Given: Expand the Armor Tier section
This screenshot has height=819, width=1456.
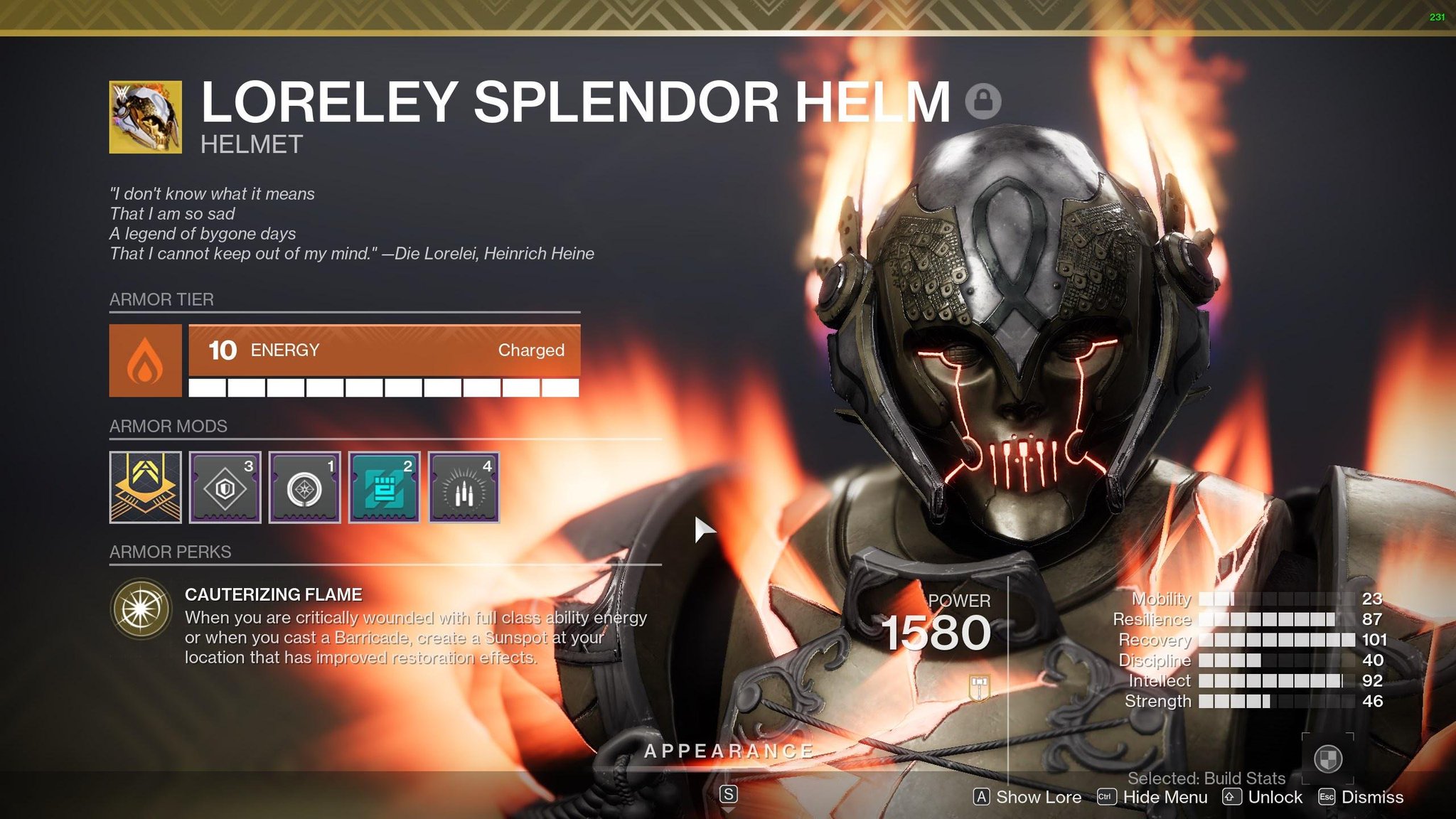Looking at the screenshot, I should [x=161, y=299].
